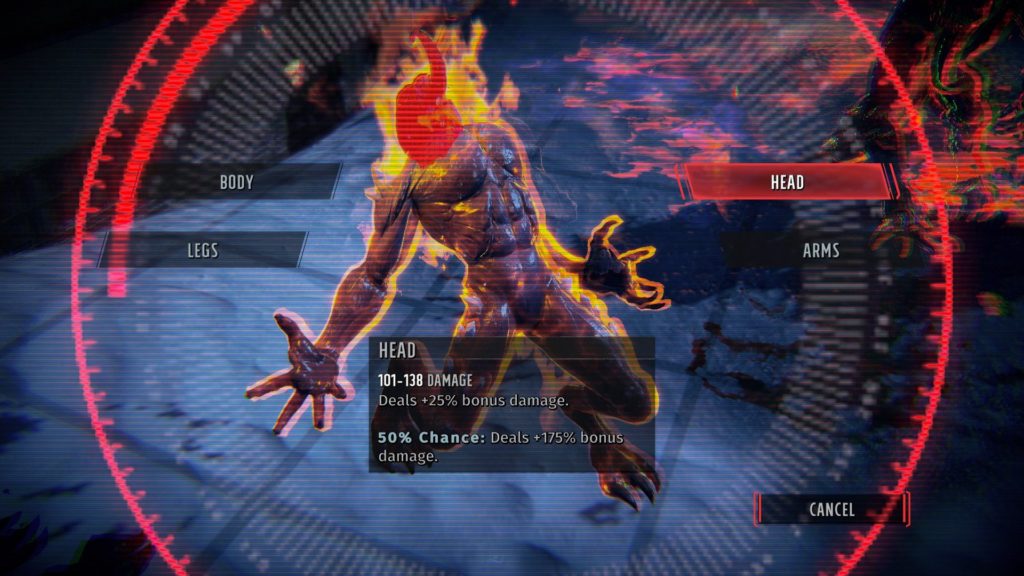Aim at the ARMS option
This screenshot has width=1024, height=576.
pyautogui.click(x=820, y=250)
